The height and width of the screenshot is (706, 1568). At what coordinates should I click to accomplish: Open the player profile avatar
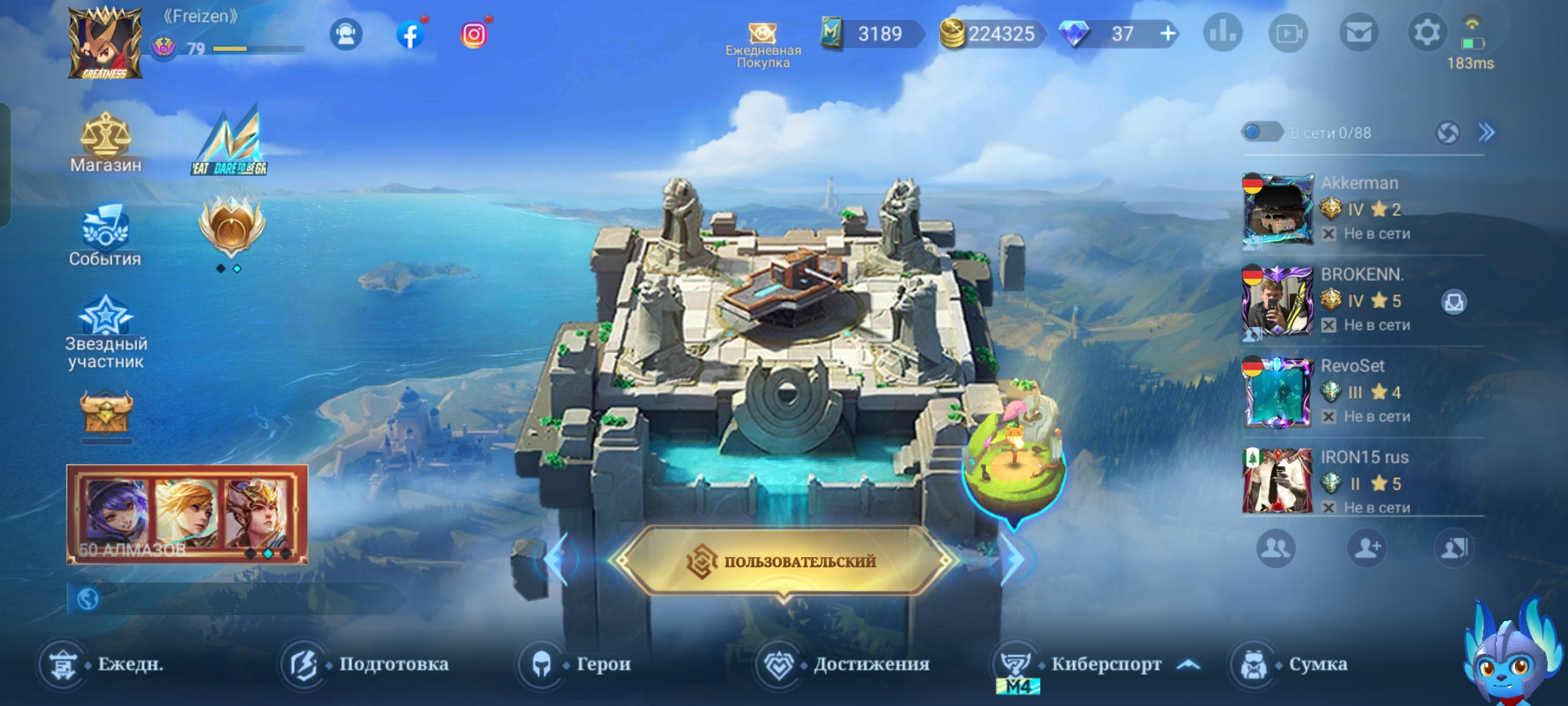coord(105,43)
